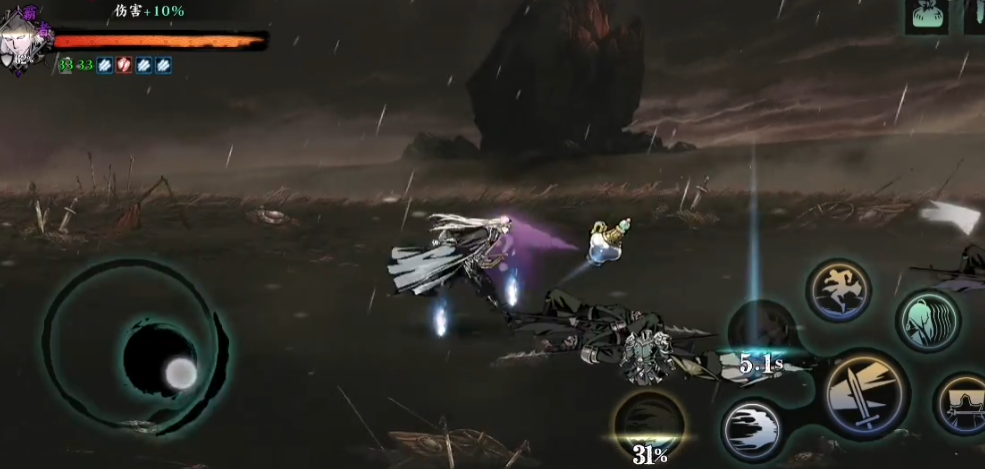Open the bag inventory icon
The image size is (985, 469).
click(927, 16)
